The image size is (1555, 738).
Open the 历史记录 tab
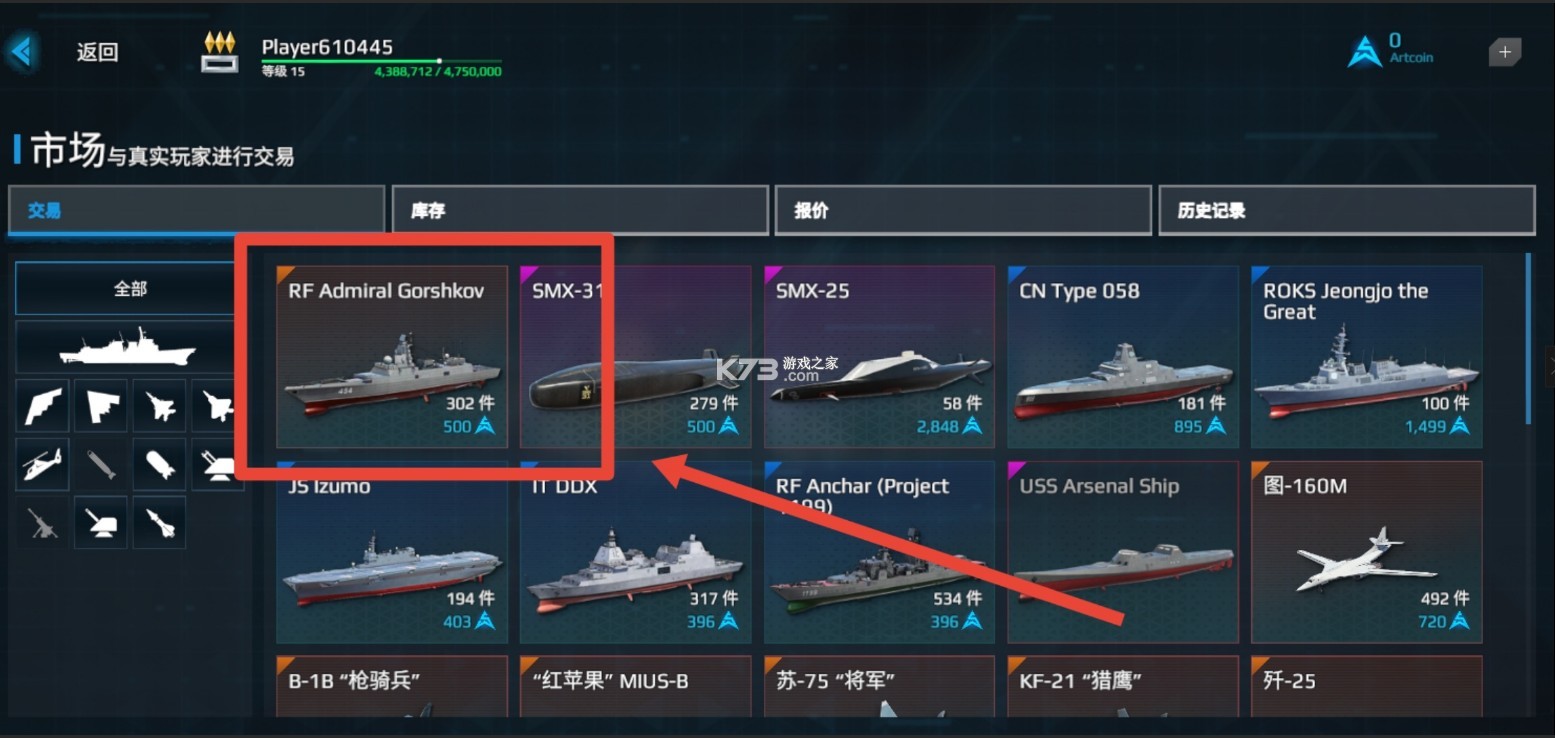[x=1346, y=210]
